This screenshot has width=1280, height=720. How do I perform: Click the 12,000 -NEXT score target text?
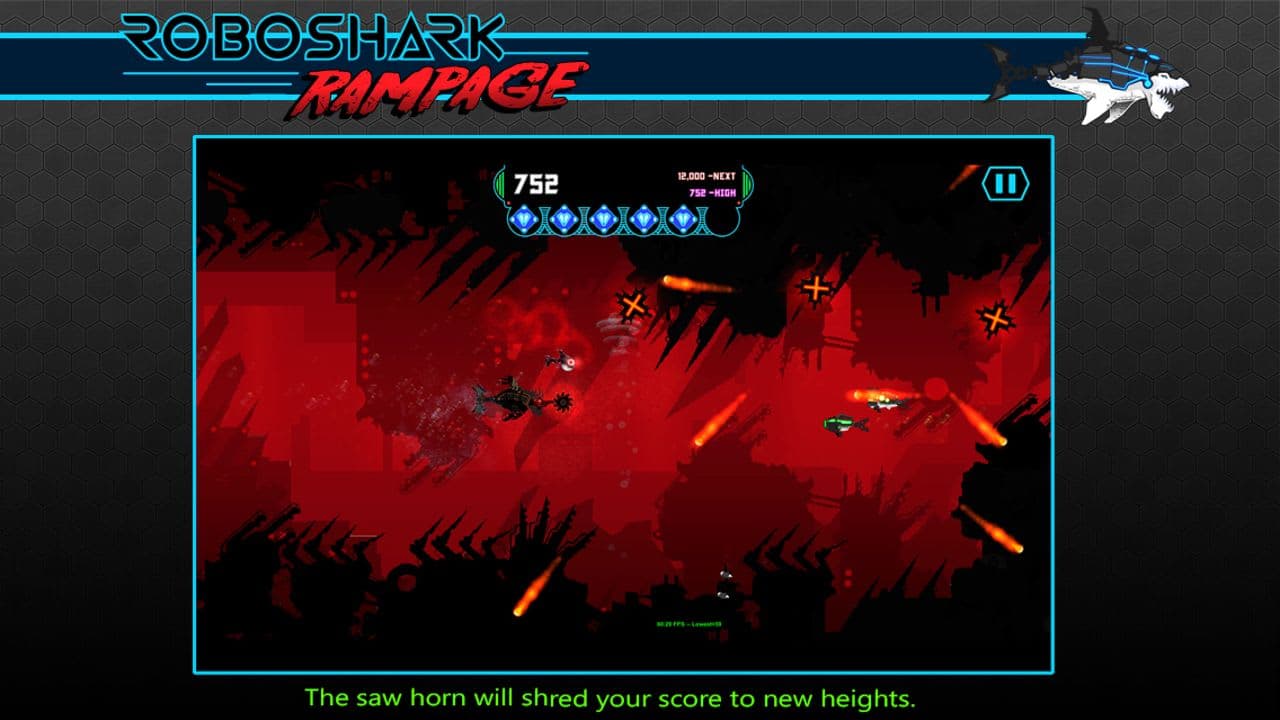(x=705, y=177)
